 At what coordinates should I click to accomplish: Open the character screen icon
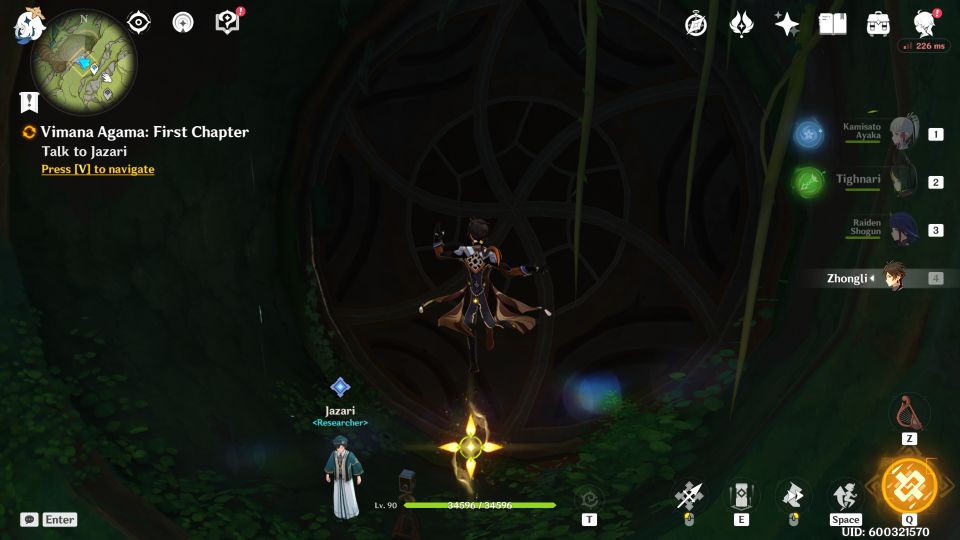pos(924,24)
